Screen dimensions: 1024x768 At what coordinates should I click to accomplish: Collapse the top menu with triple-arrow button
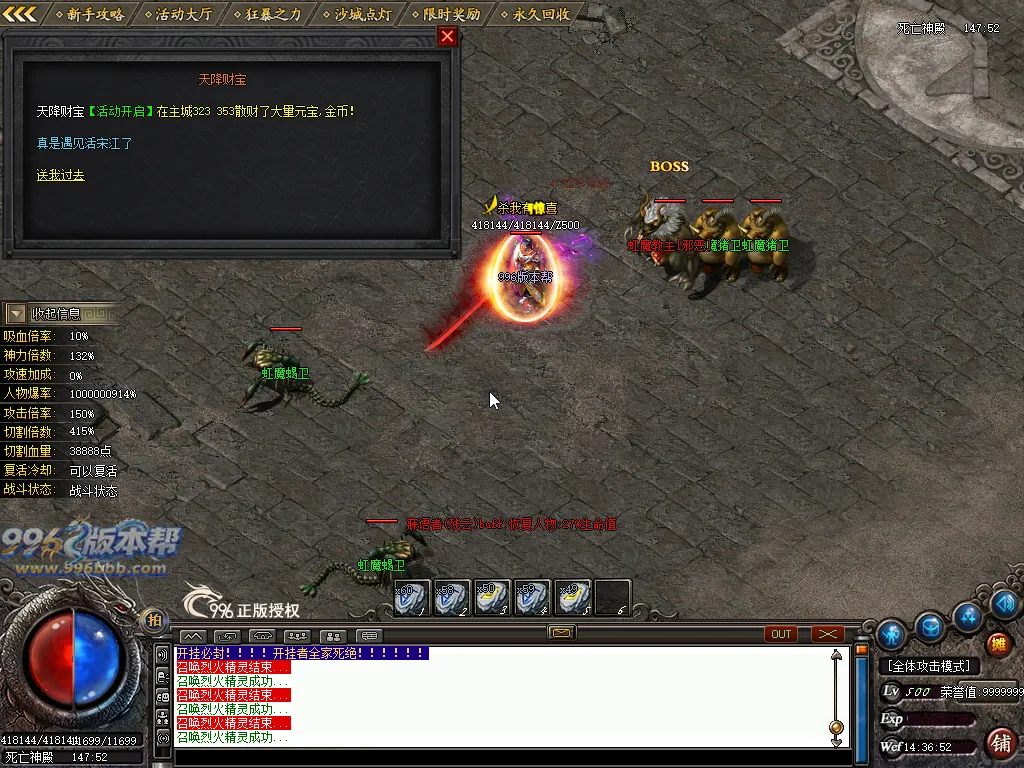point(20,14)
